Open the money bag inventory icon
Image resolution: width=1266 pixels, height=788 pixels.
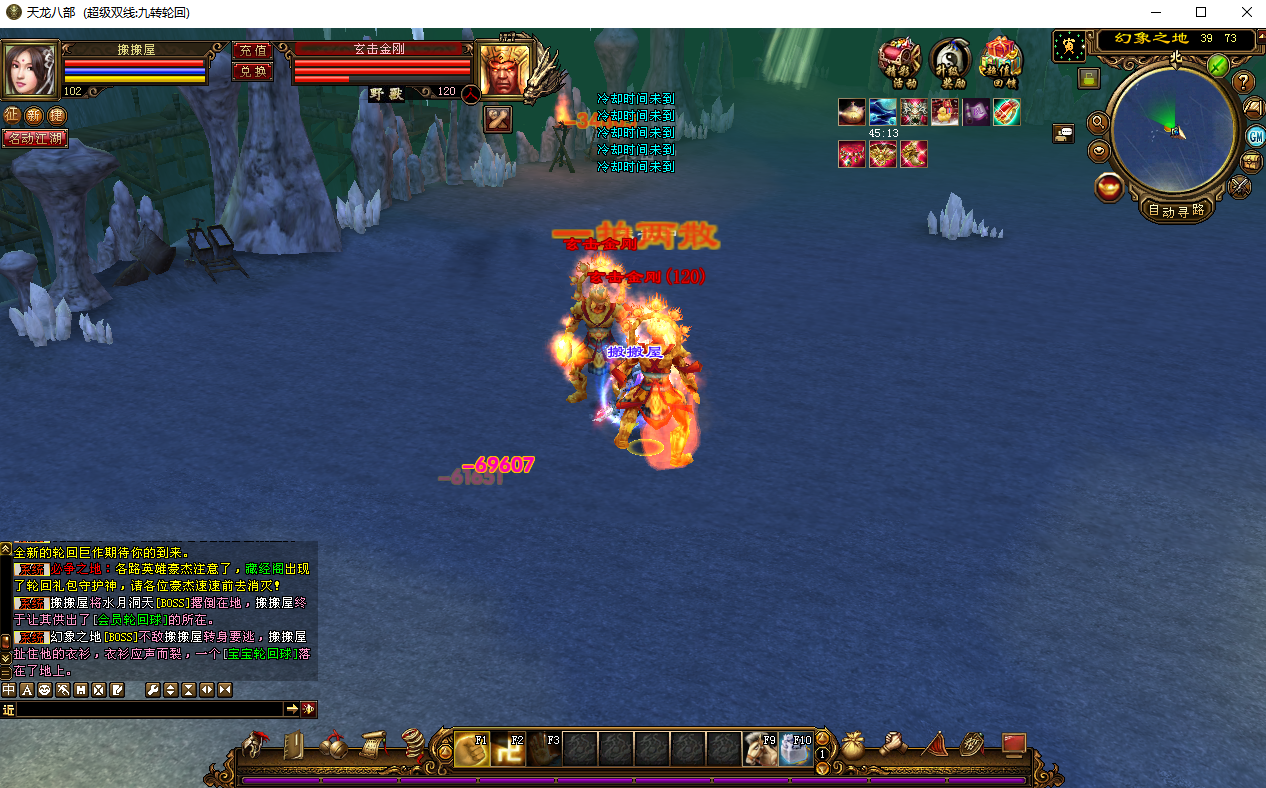853,746
